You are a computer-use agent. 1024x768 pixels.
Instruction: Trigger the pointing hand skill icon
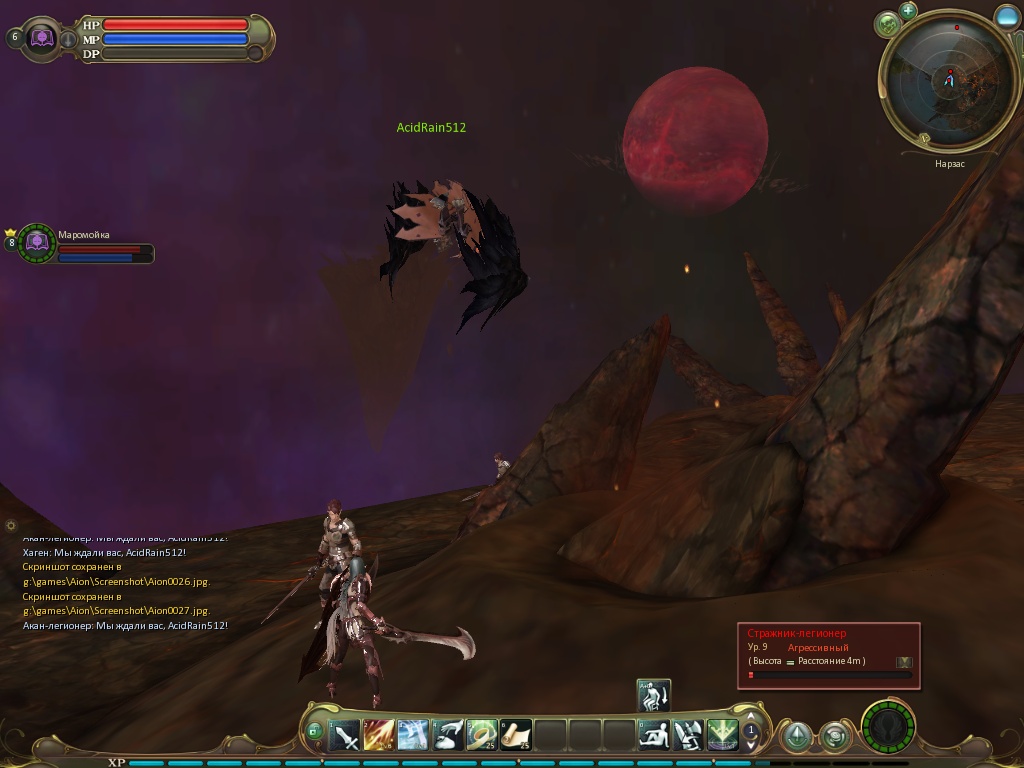(x=447, y=736)
